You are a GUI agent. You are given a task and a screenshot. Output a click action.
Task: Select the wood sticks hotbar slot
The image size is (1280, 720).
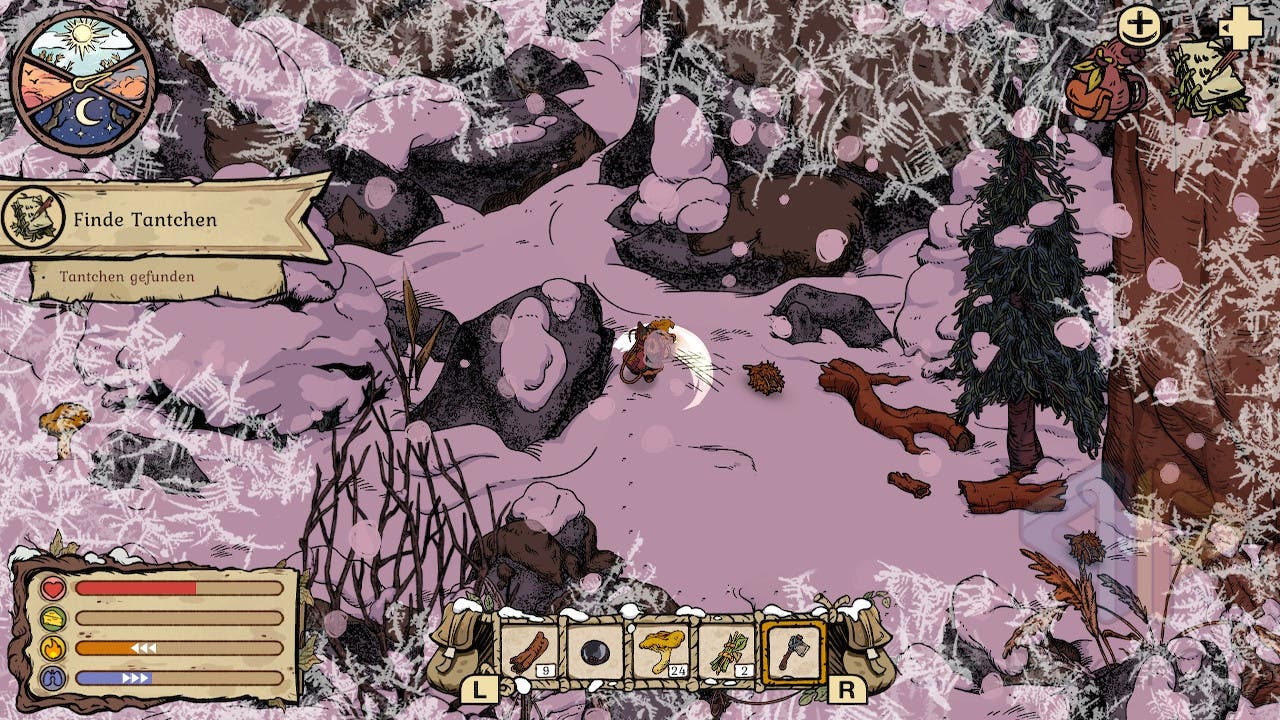click(x=527, y=653)
